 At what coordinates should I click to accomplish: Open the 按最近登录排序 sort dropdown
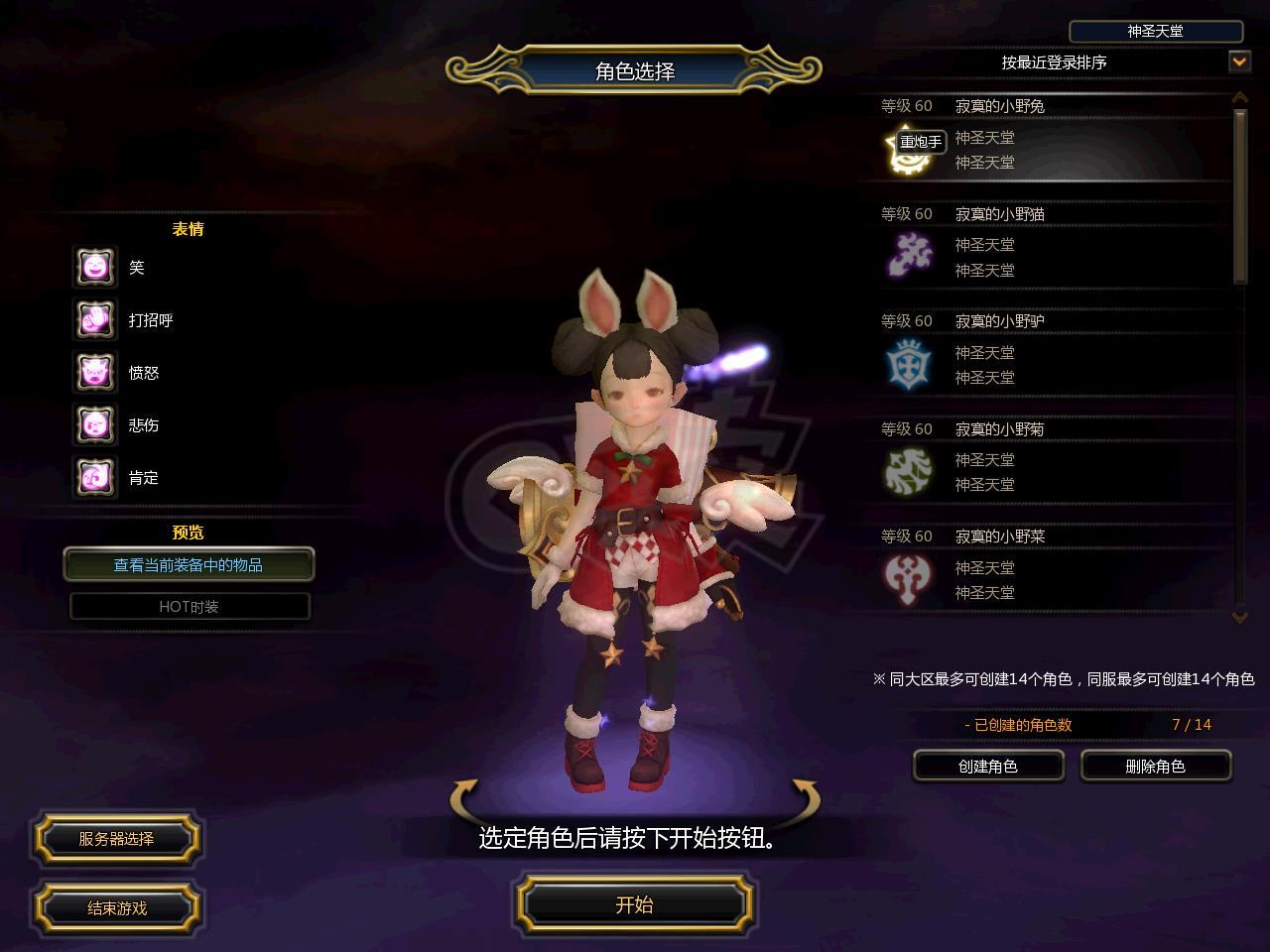pos(1239,61)
